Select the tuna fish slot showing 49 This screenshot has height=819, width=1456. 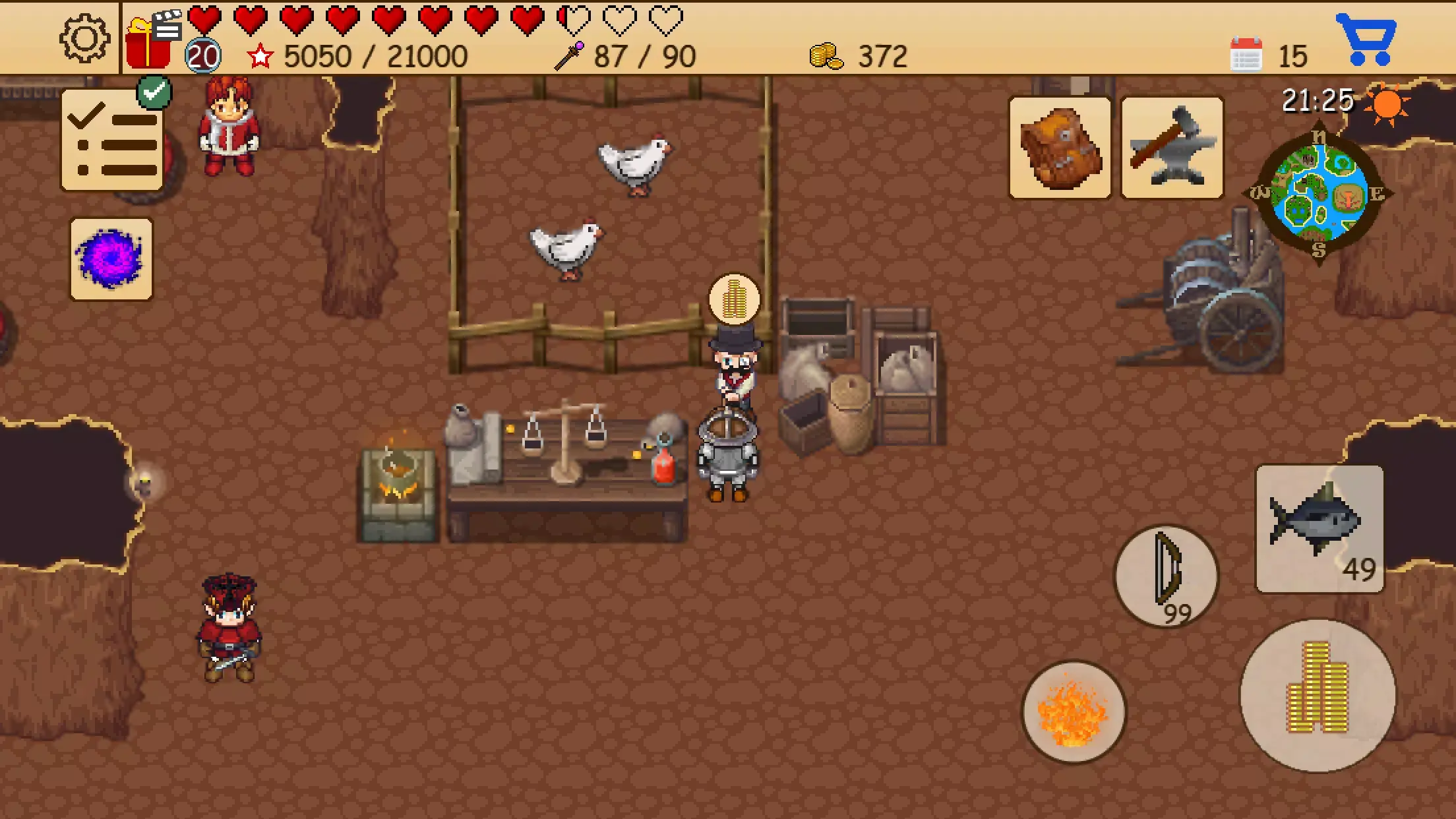click(x=1319, y=528)
